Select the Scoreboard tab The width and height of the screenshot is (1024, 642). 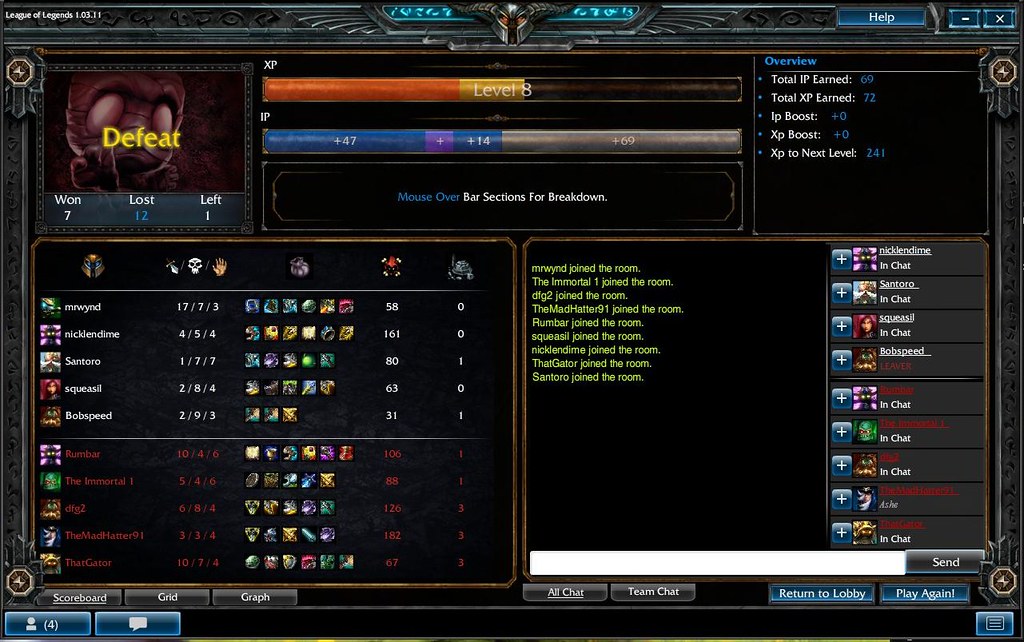(80, 597)
